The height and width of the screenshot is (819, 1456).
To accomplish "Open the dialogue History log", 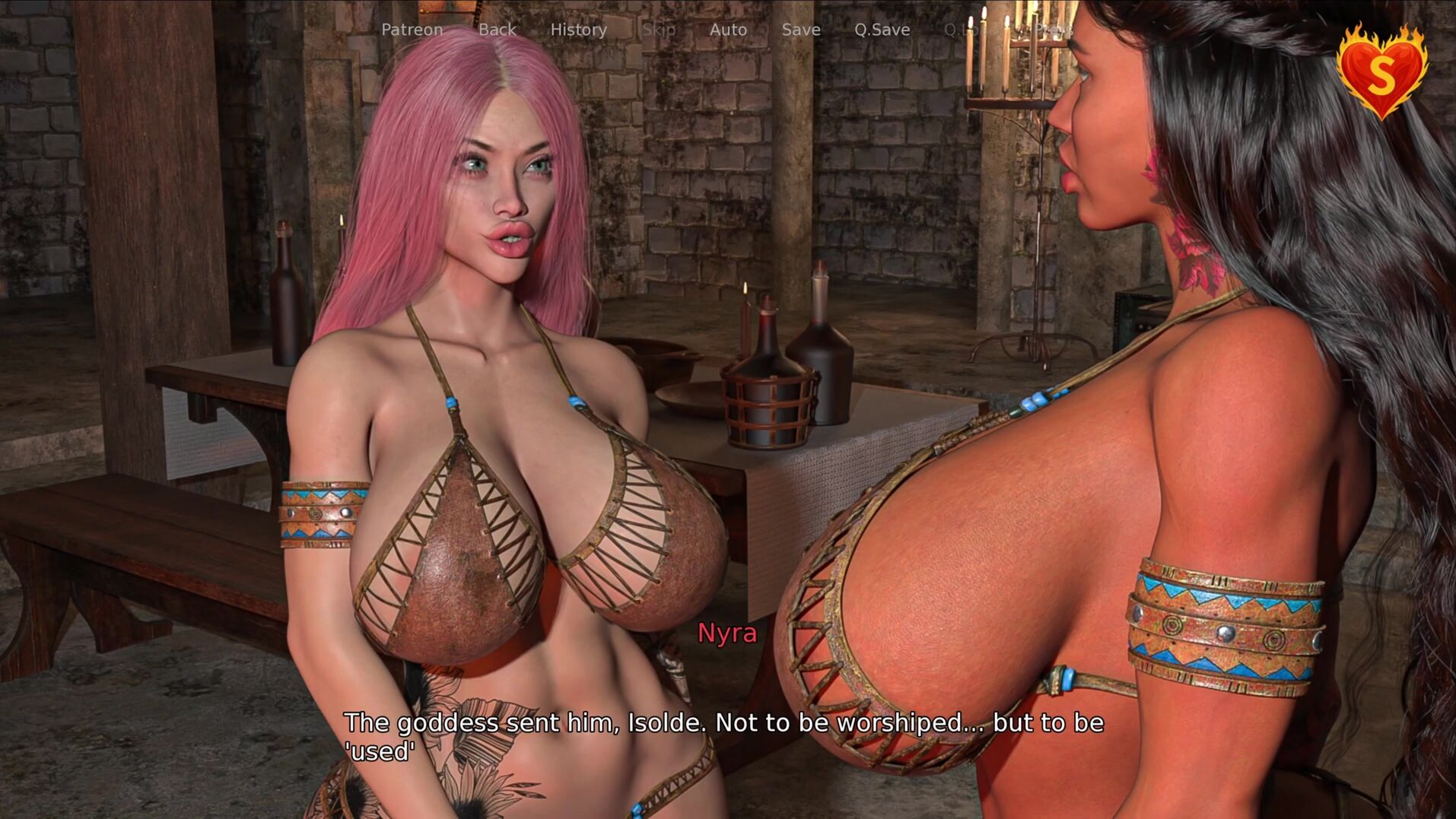I will tap(578, 30).
